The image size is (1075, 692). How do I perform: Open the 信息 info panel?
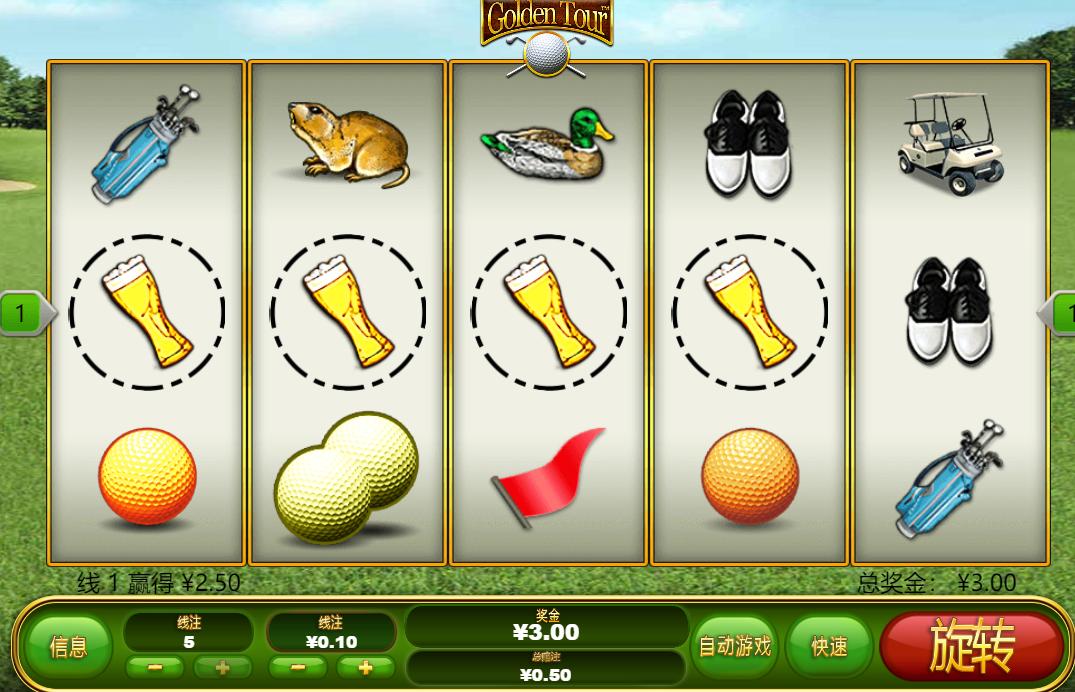click(68, 647)
